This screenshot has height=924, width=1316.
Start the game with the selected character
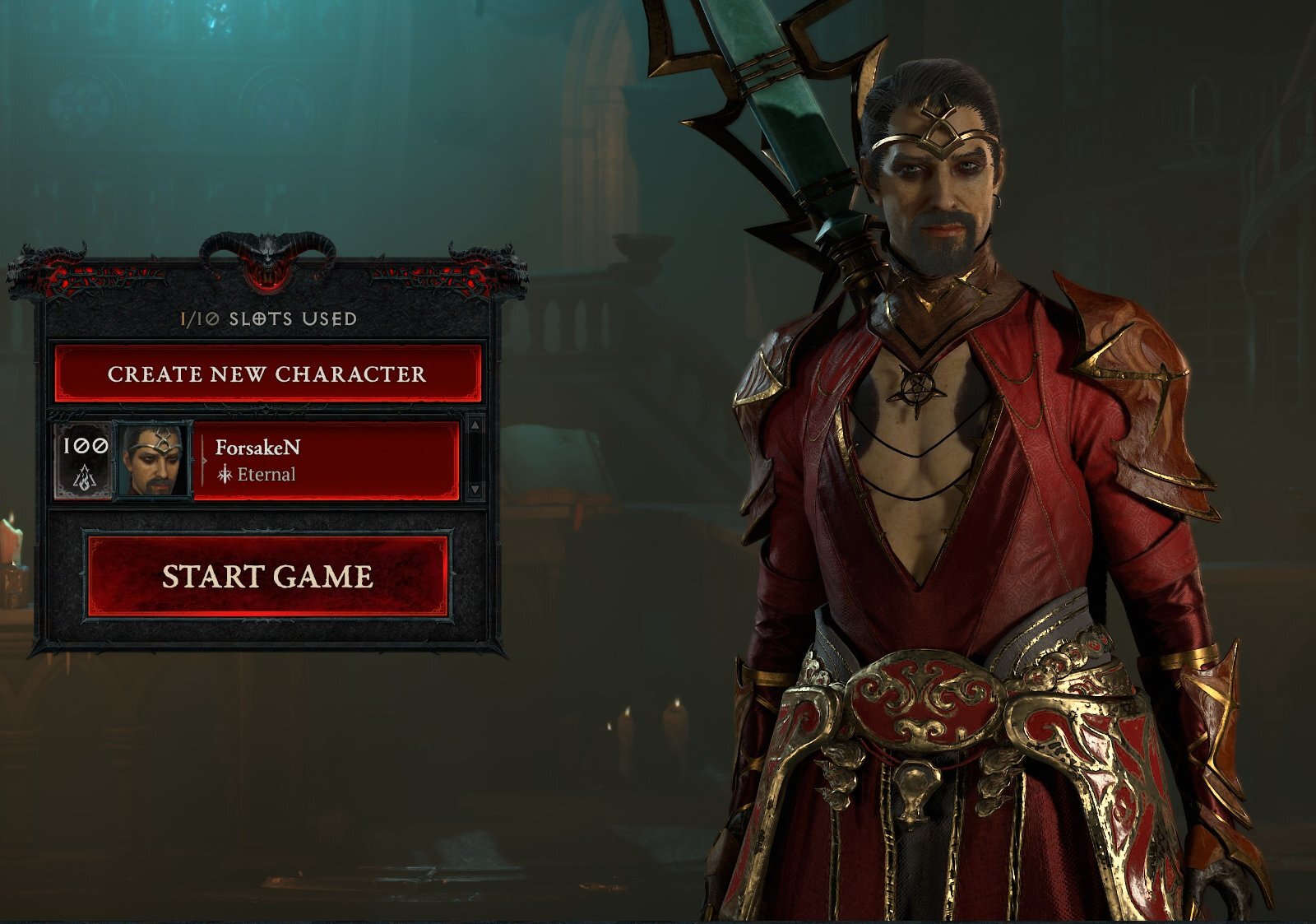[267, 576]
